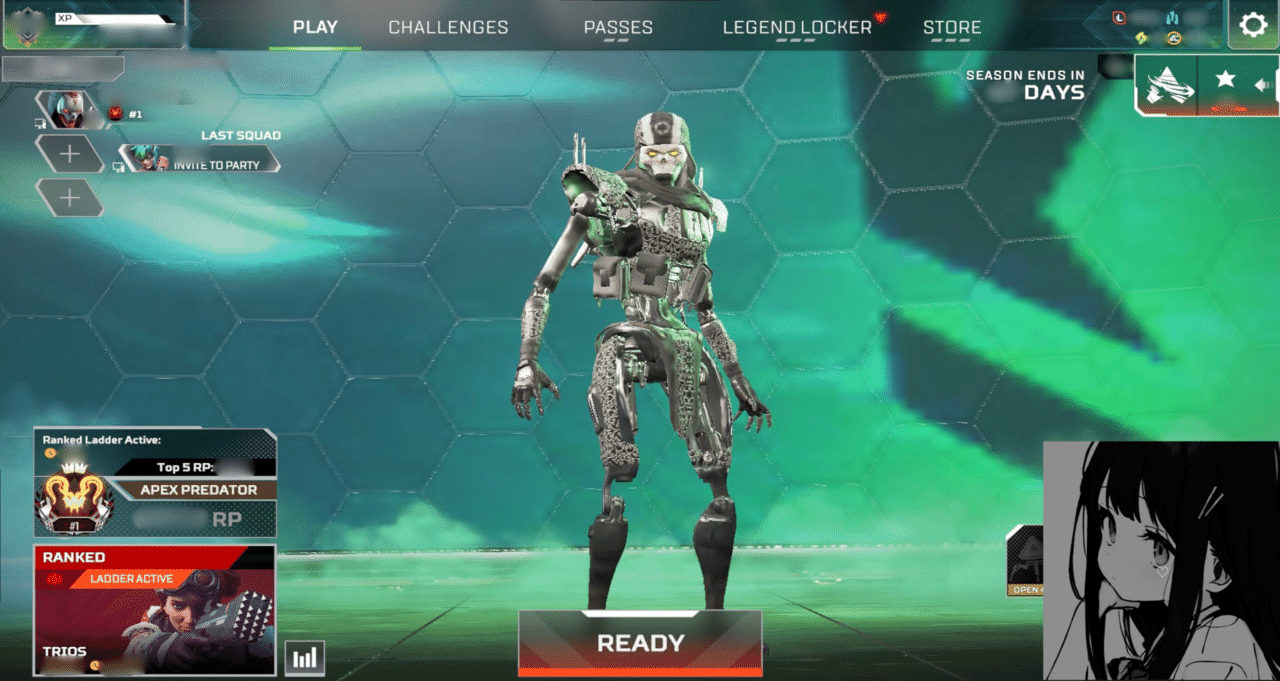Open the account XP level banner
Image resolution: width=1280 pixels, height=681 pixels.
pos(93,24)
